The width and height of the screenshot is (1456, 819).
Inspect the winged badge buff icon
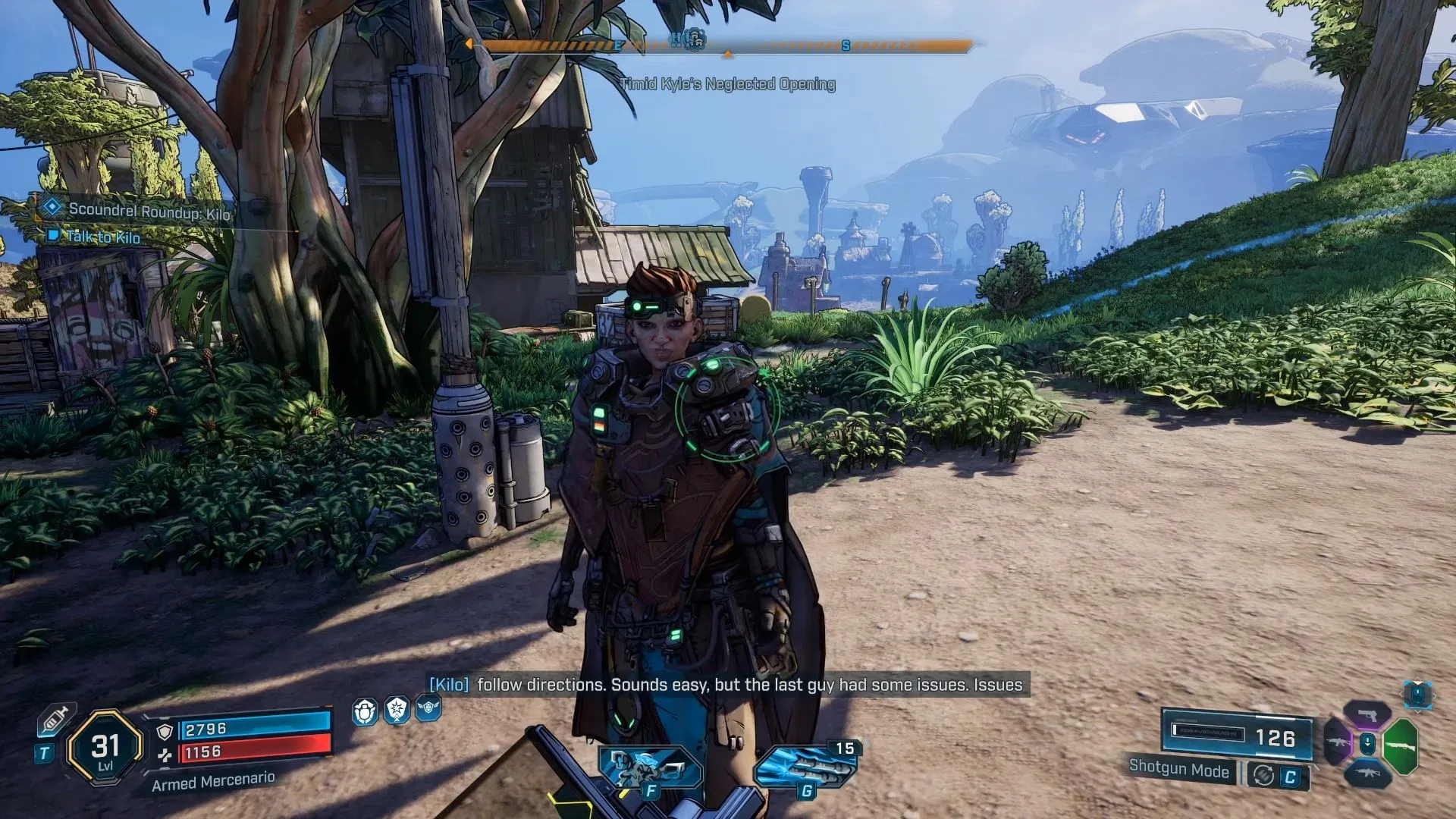[x=428, y=709]
